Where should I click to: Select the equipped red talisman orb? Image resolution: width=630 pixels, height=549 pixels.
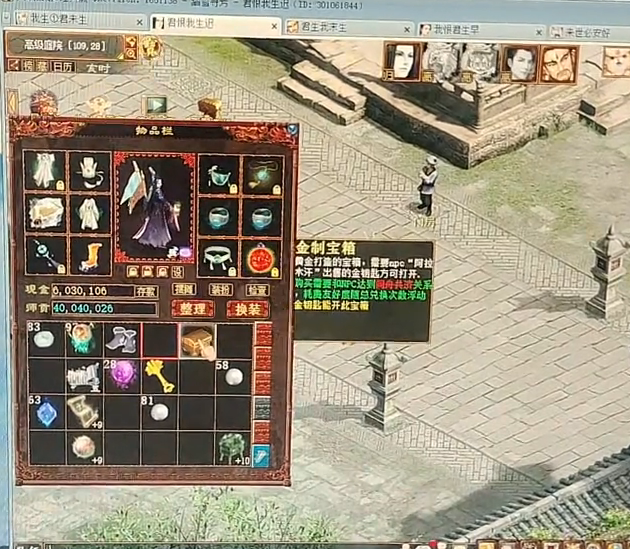point(262,257)
